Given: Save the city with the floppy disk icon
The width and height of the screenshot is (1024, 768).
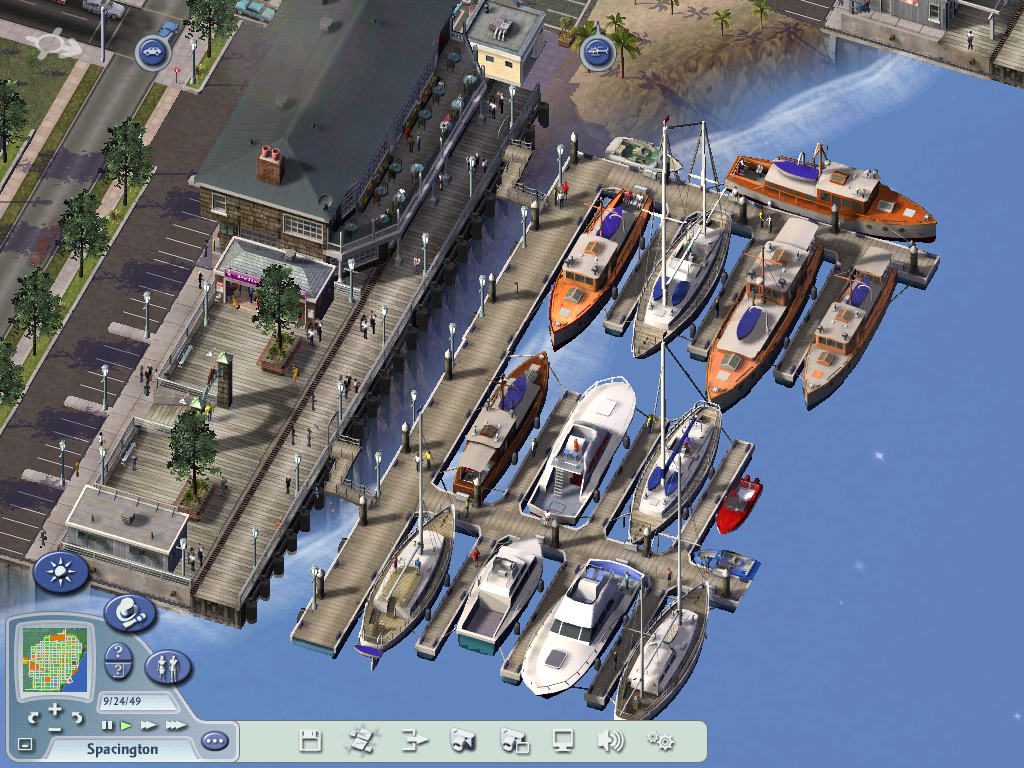Looking at the screenshot, I should tap(311, 741).
